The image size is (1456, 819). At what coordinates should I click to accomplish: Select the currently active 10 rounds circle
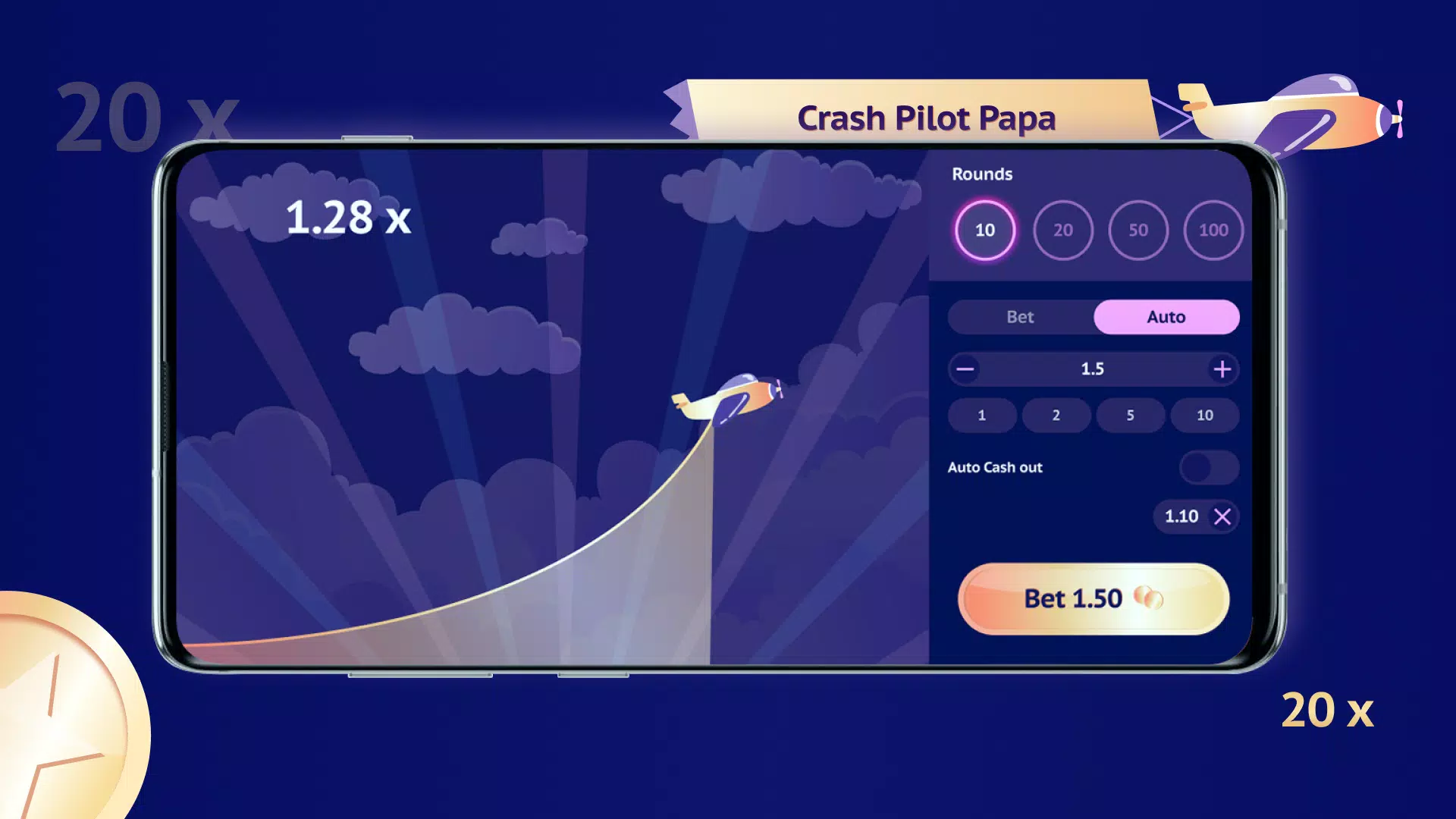pos(984,231)
